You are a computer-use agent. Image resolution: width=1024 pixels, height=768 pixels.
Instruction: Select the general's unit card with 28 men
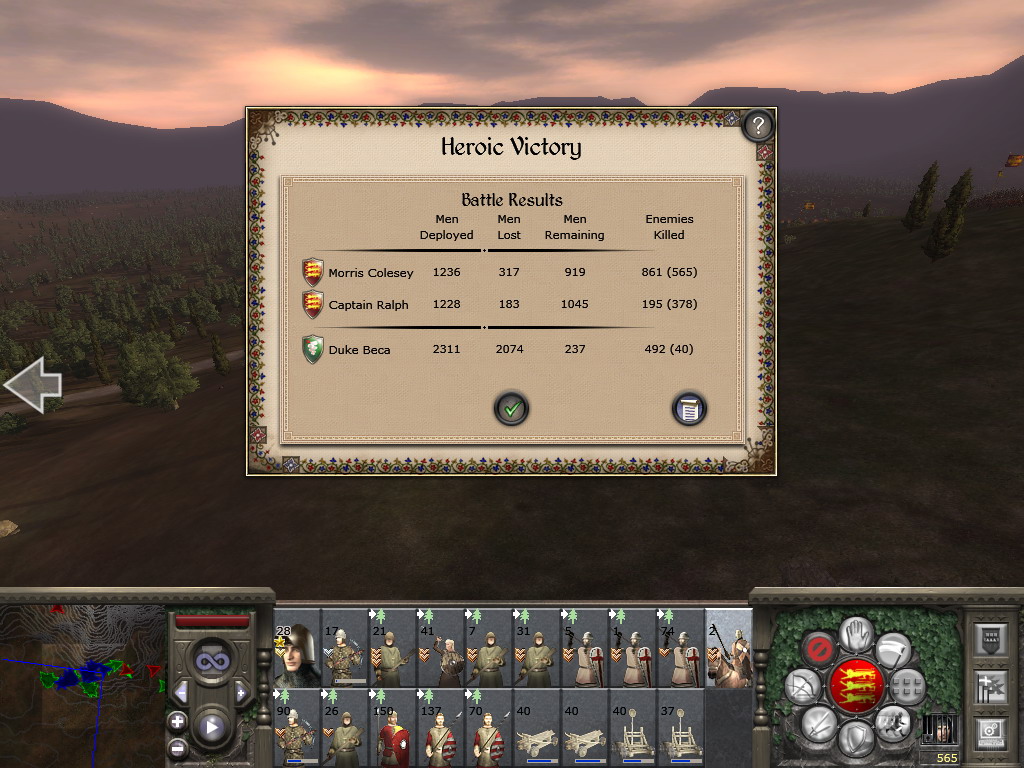(x=297, y=648)
